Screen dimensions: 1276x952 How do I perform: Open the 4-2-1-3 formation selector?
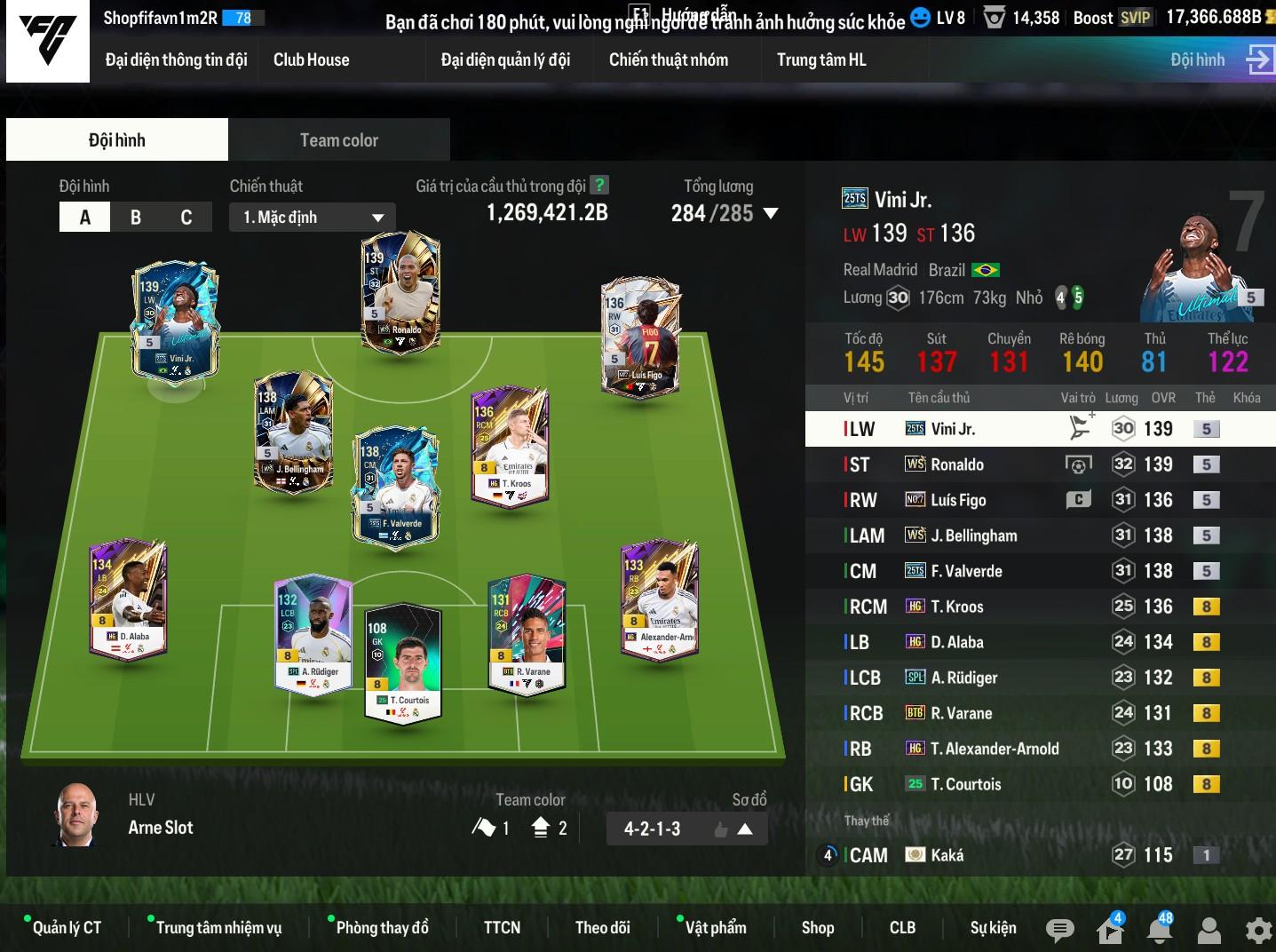pos(687,829)
